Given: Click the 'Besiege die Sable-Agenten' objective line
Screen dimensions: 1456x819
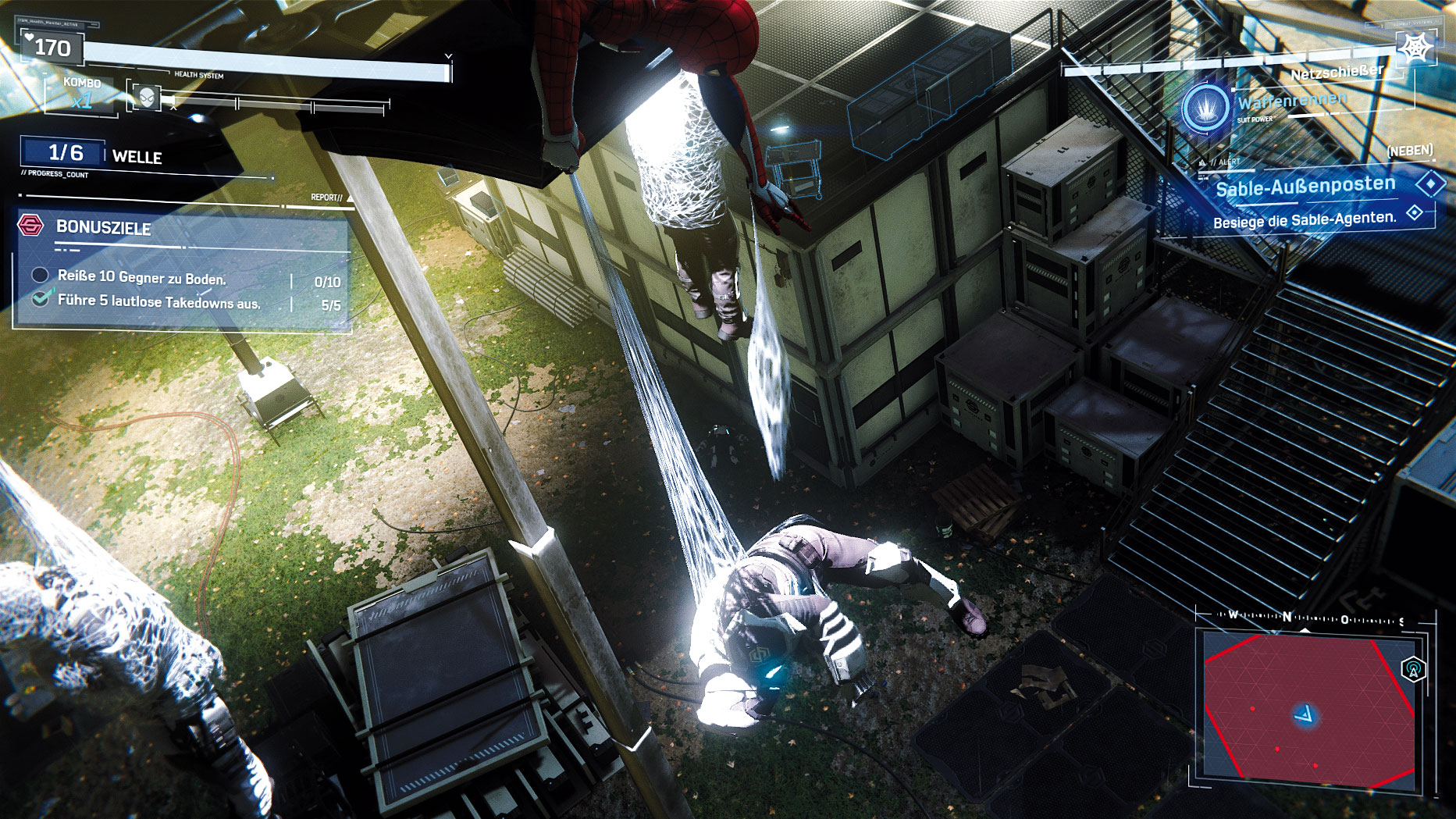Looking at the screenshot, I should (1305, 220).
